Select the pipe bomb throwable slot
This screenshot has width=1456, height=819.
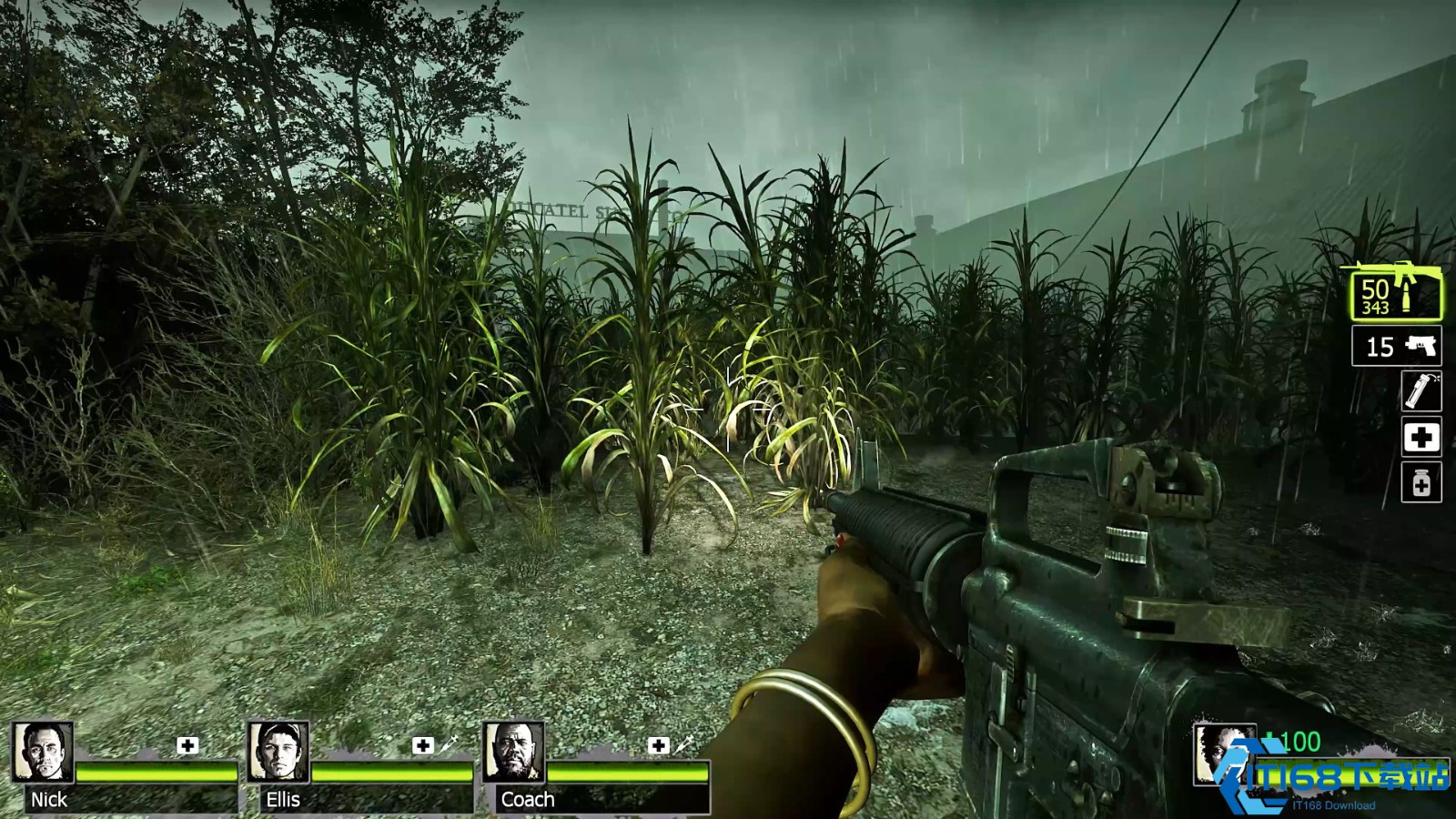pos(1421,391)
